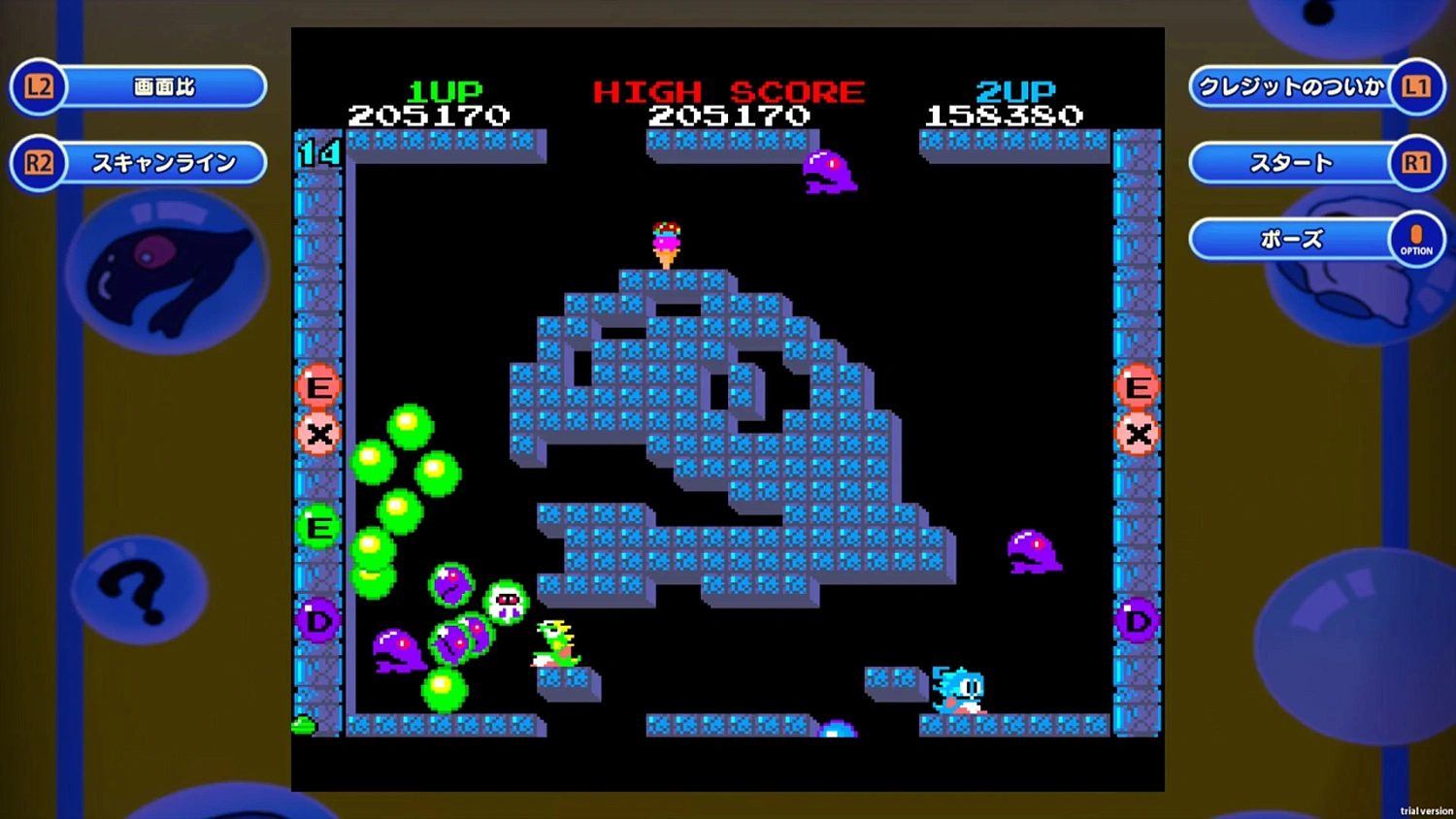Click the D bubble on the right wall
The width and height of the screenshot is (1456, 819).
1137,619
